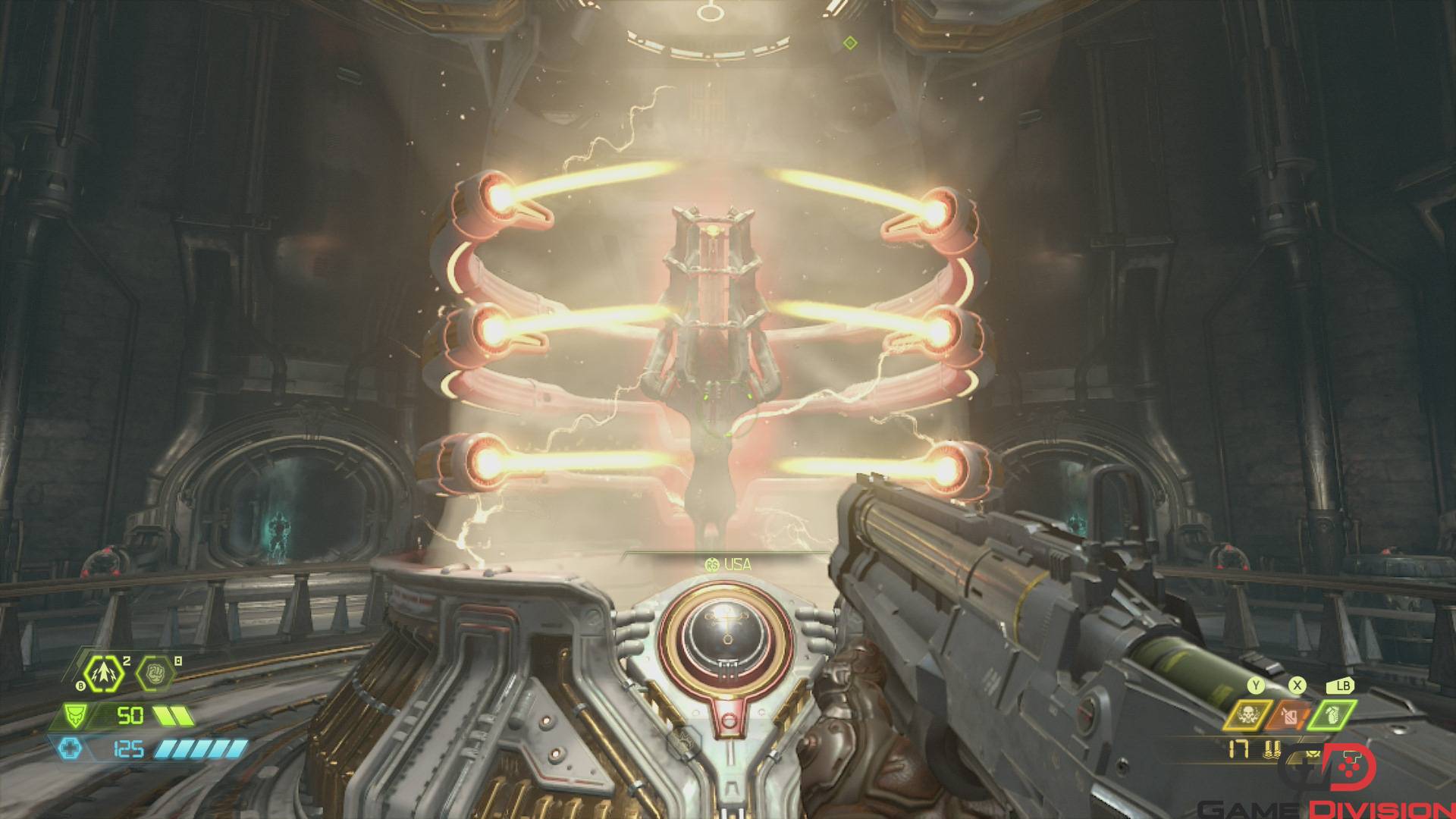This screenshot has height=819, width=1456.
Task: Select the skull weapon mod icon
Action: point(1247,714)
